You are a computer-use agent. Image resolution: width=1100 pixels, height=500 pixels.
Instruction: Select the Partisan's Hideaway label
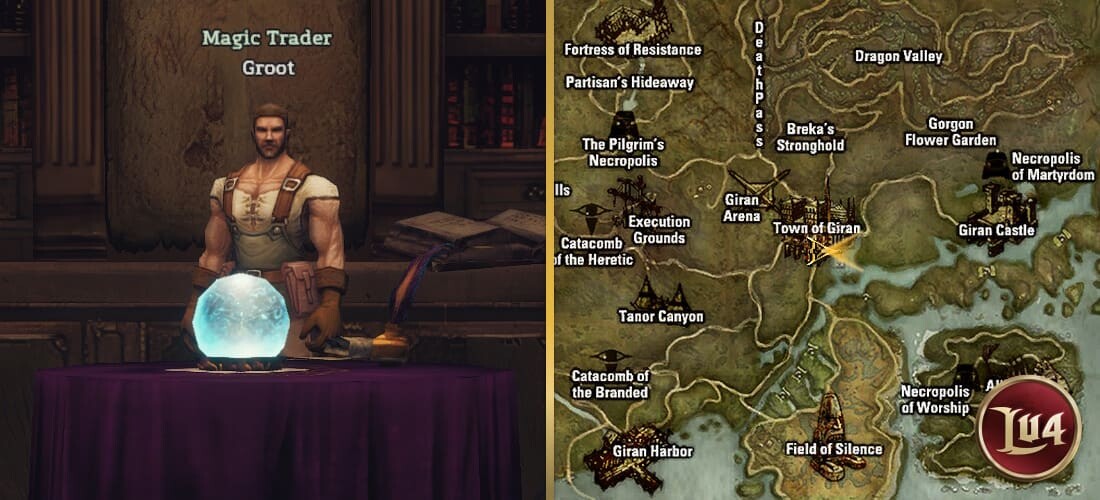[629, 82]
